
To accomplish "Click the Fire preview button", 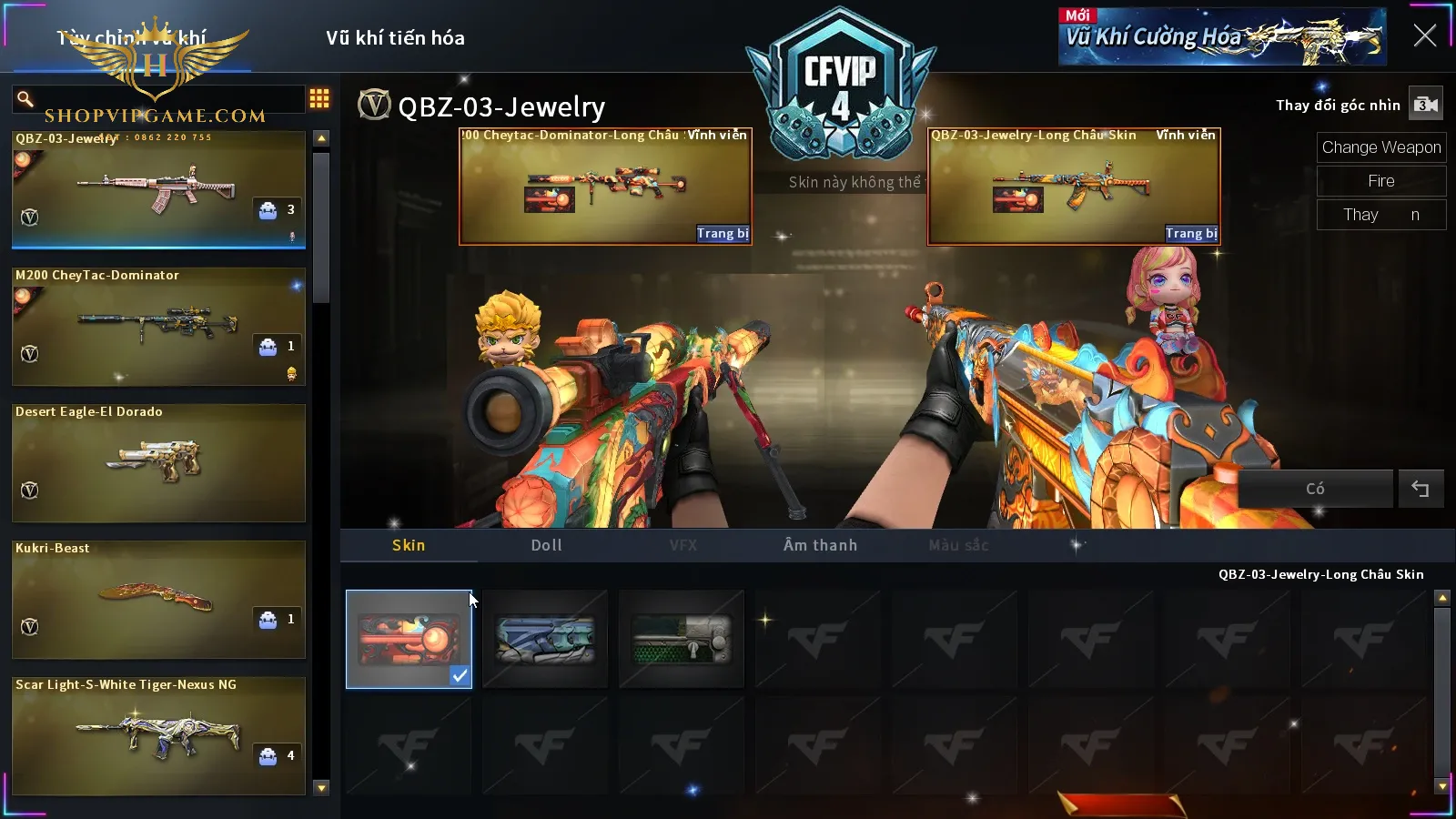I will click(x=1380, y=181).
